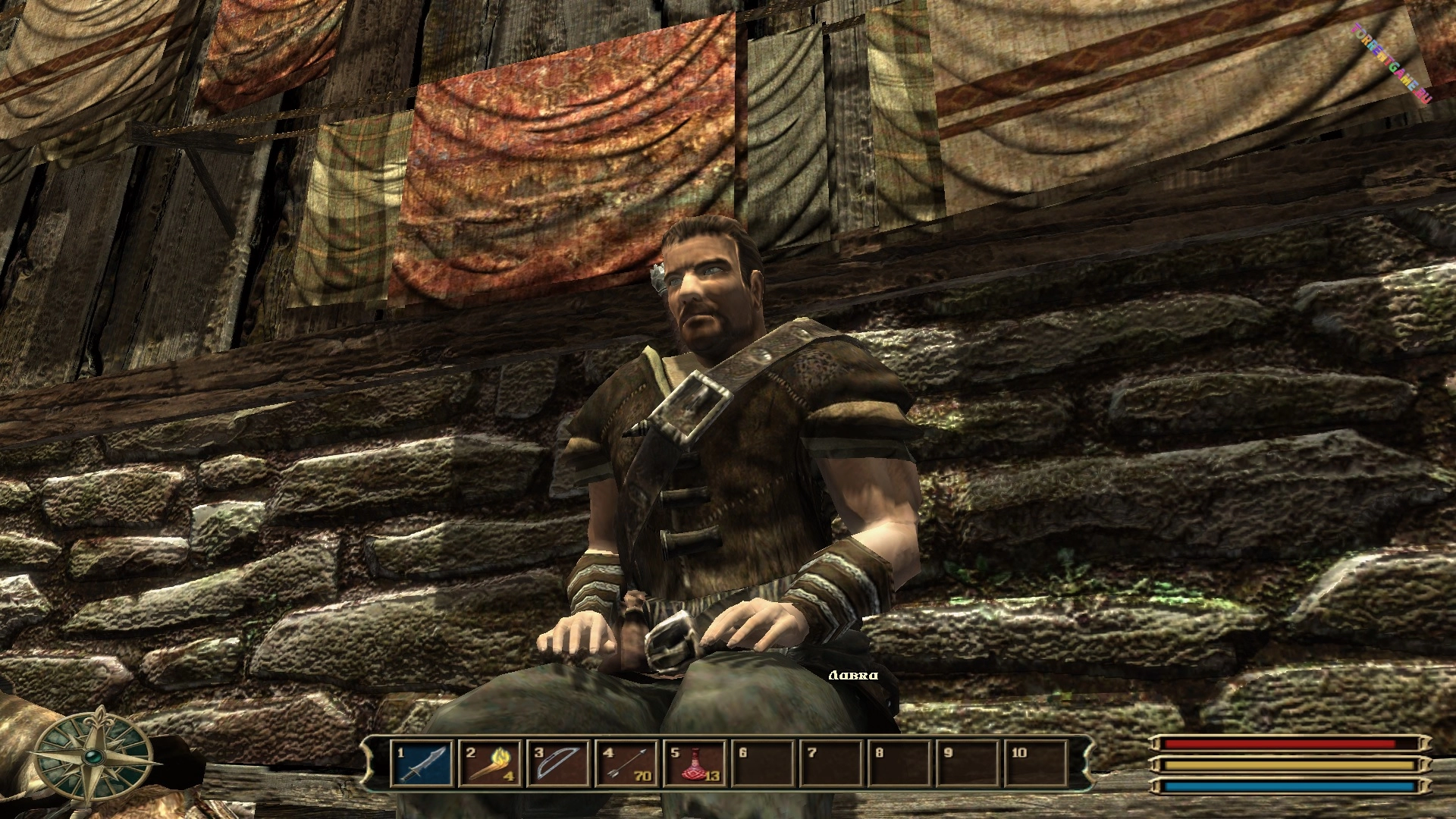Select the arrows stack of 70
The width and height of the screenshot is (1456, 819).
[626, 764]
